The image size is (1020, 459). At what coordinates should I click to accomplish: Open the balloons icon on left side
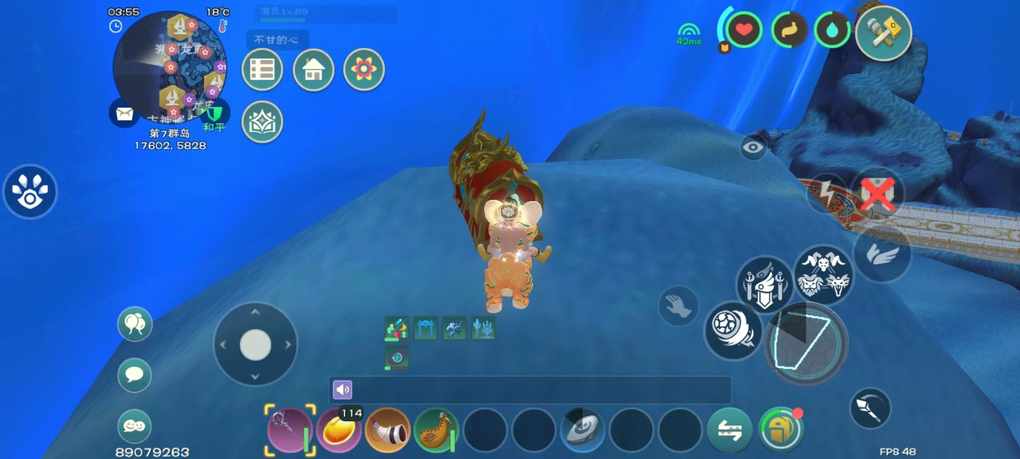pos(135,324)
